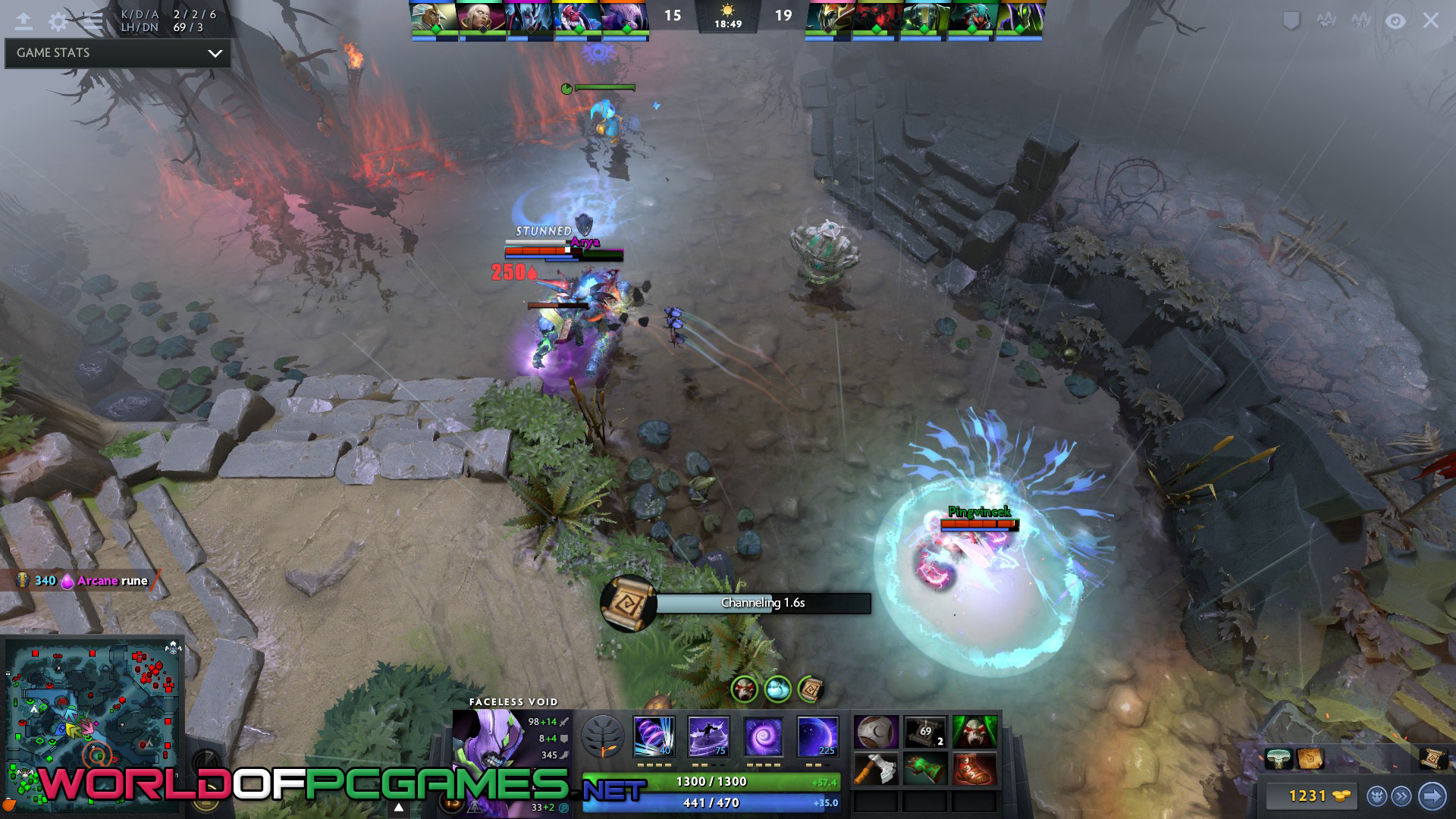Image resolution: width=1456 pixels, height=819 pixels.
Task: Cast the Time Walk ability
Action: pos(654,736)
